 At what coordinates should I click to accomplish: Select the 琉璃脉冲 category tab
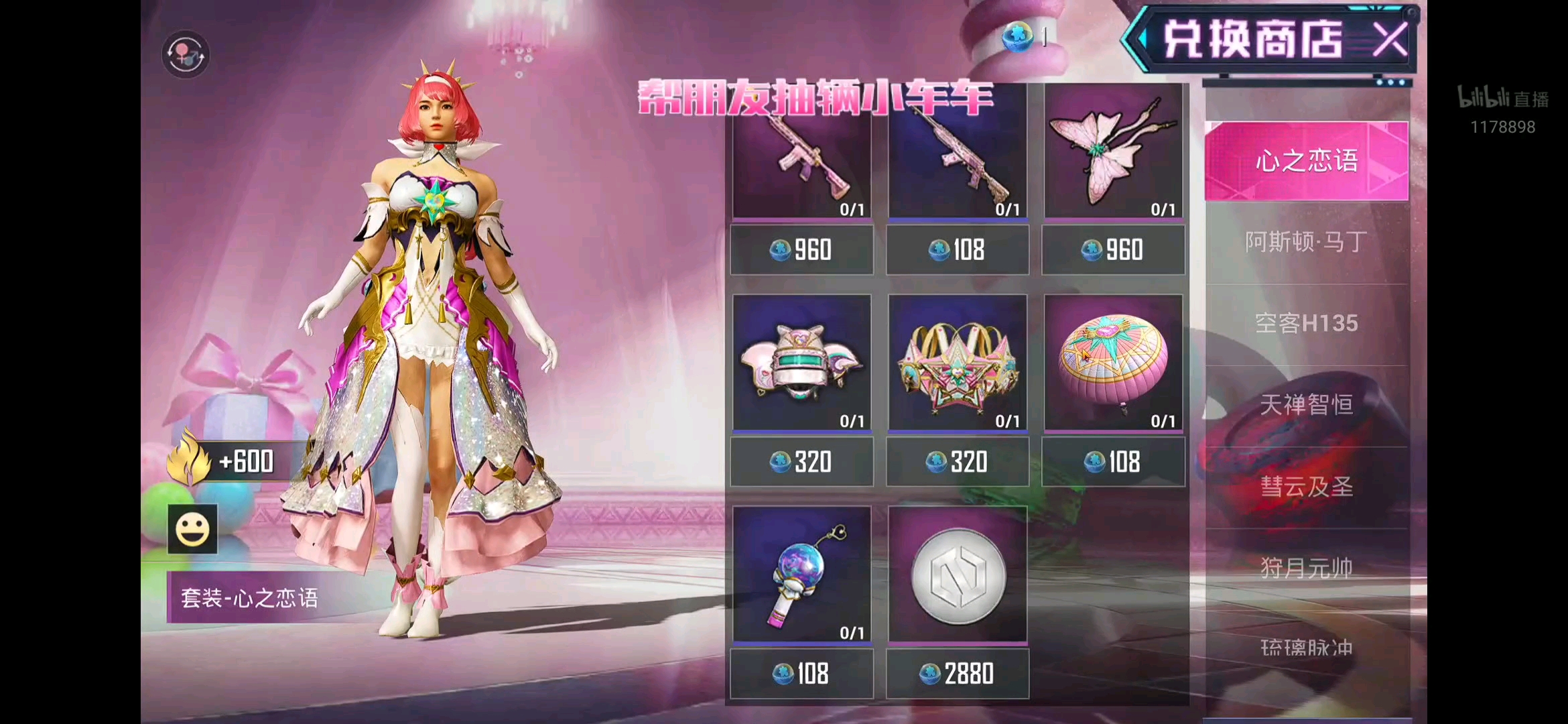click(1306, 648)
